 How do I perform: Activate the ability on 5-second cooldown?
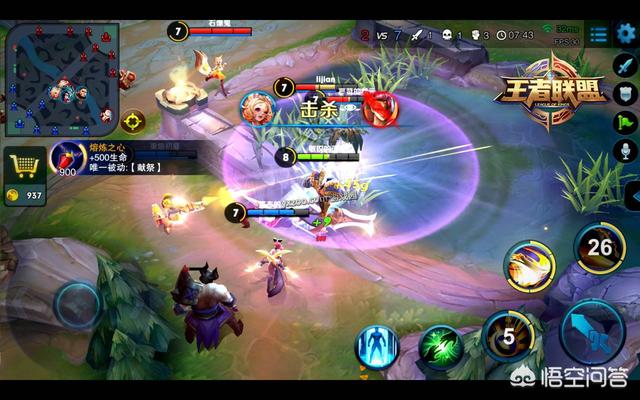(x=506, y=336)
